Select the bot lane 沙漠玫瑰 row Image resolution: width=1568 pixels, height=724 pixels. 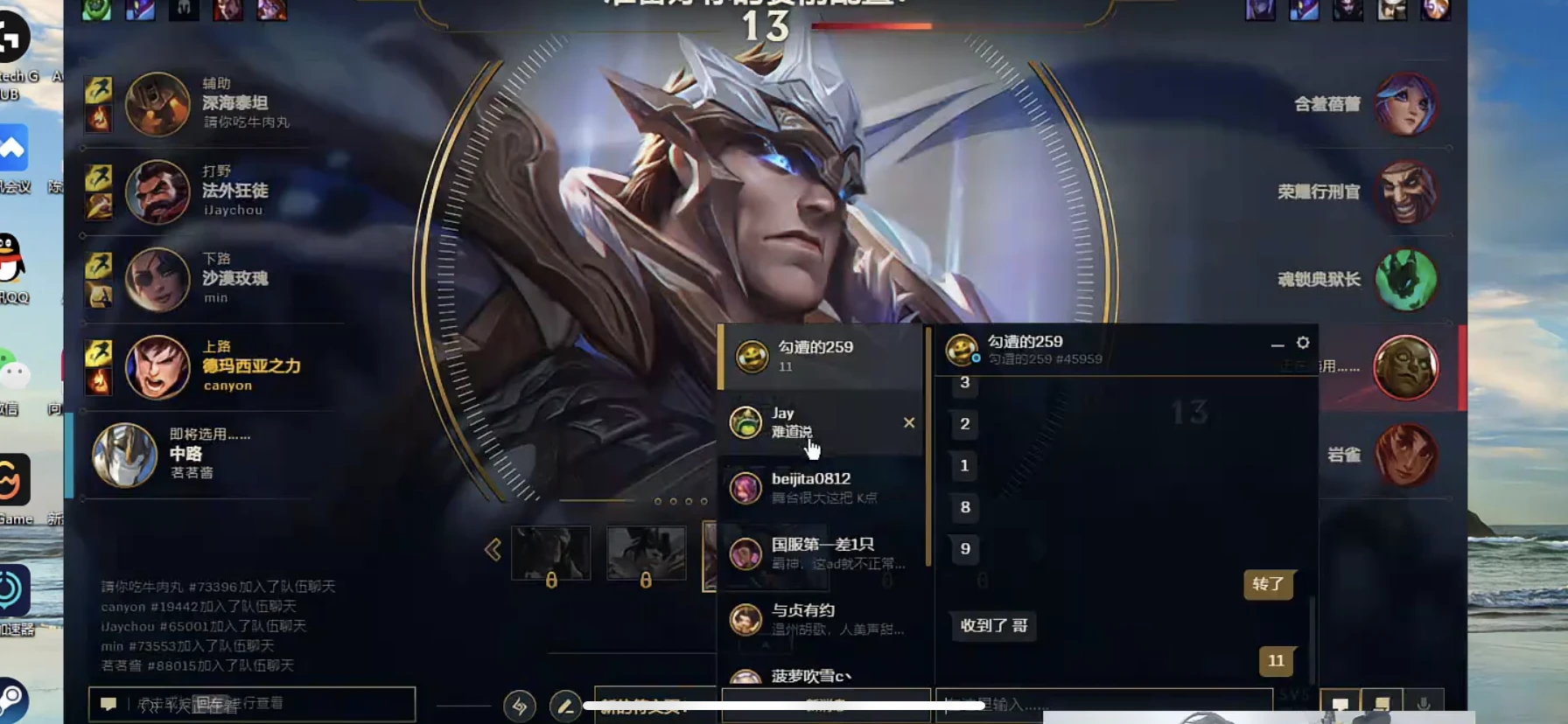click(210, 279)
